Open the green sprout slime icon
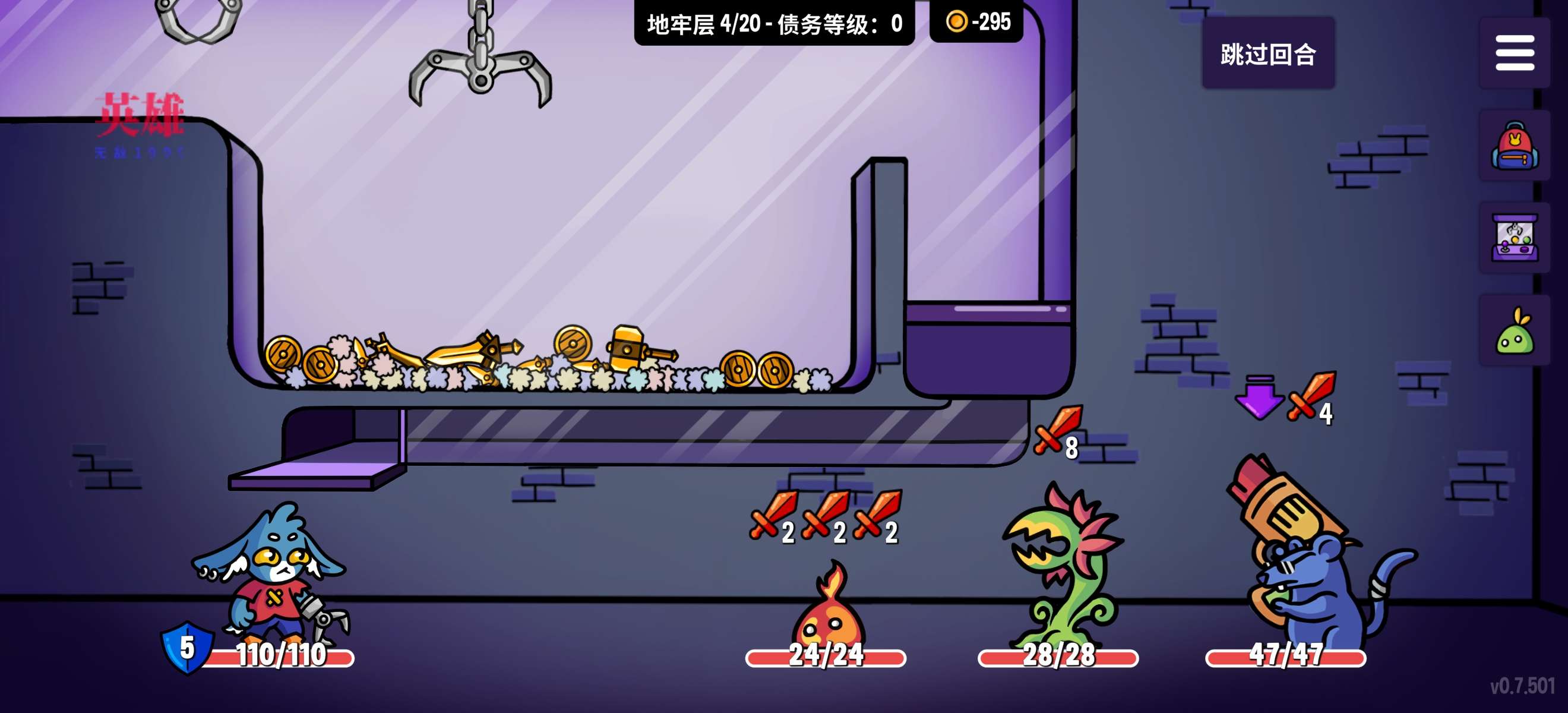The height and width of the screenshot is (713, 1568). (x=1514, y=332)
